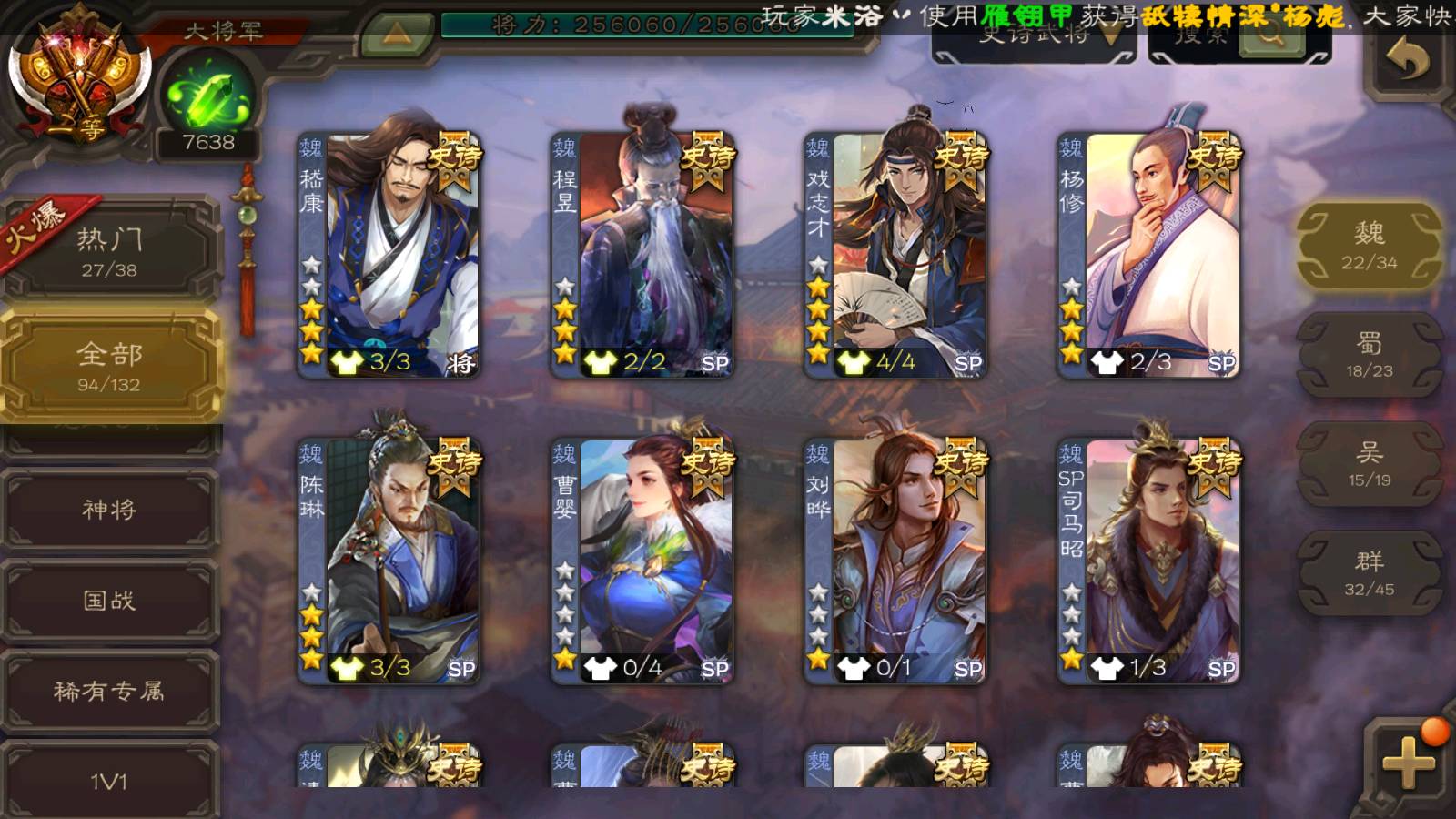Pick the 杨修 hero card

coord(1148,255)
